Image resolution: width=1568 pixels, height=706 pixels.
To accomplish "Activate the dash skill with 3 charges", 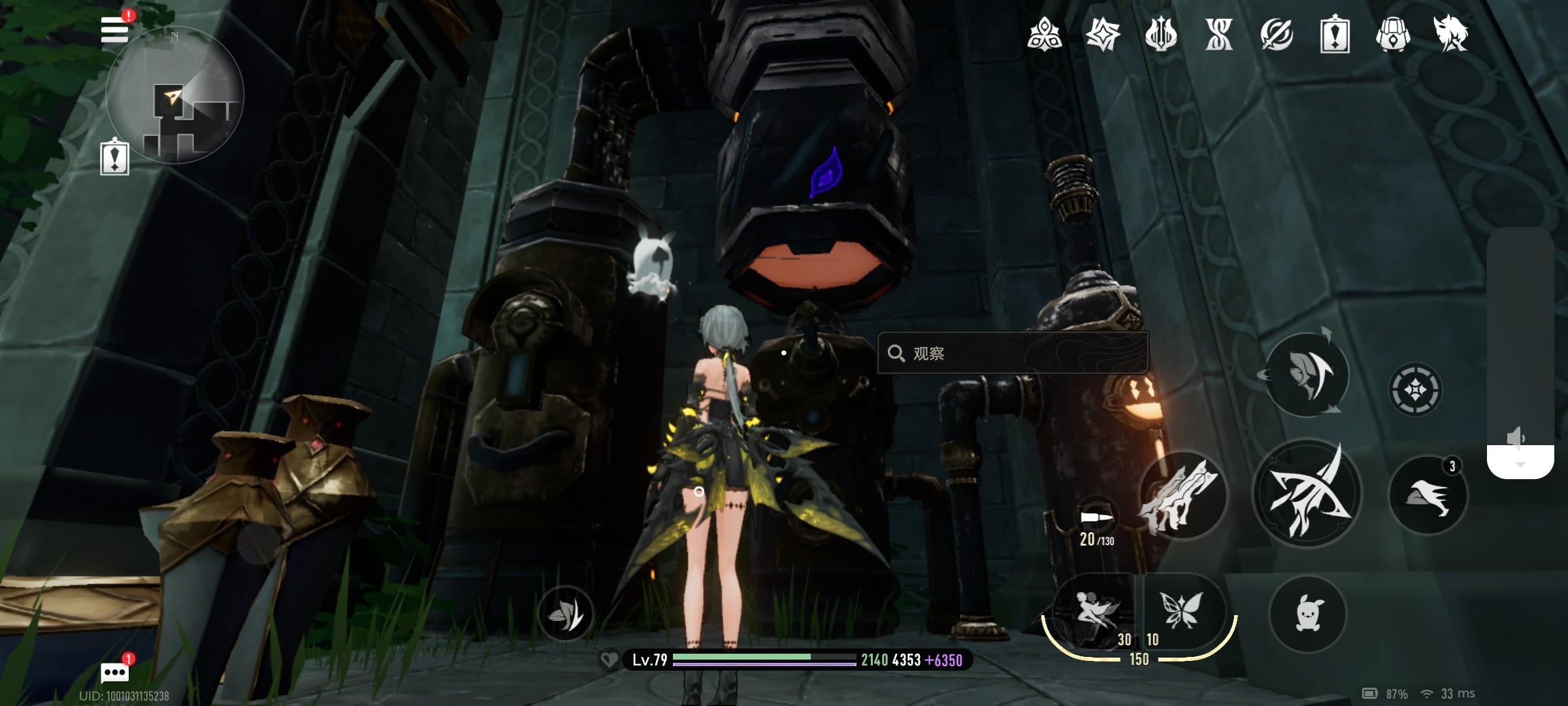I will [x=1428, y=495].
